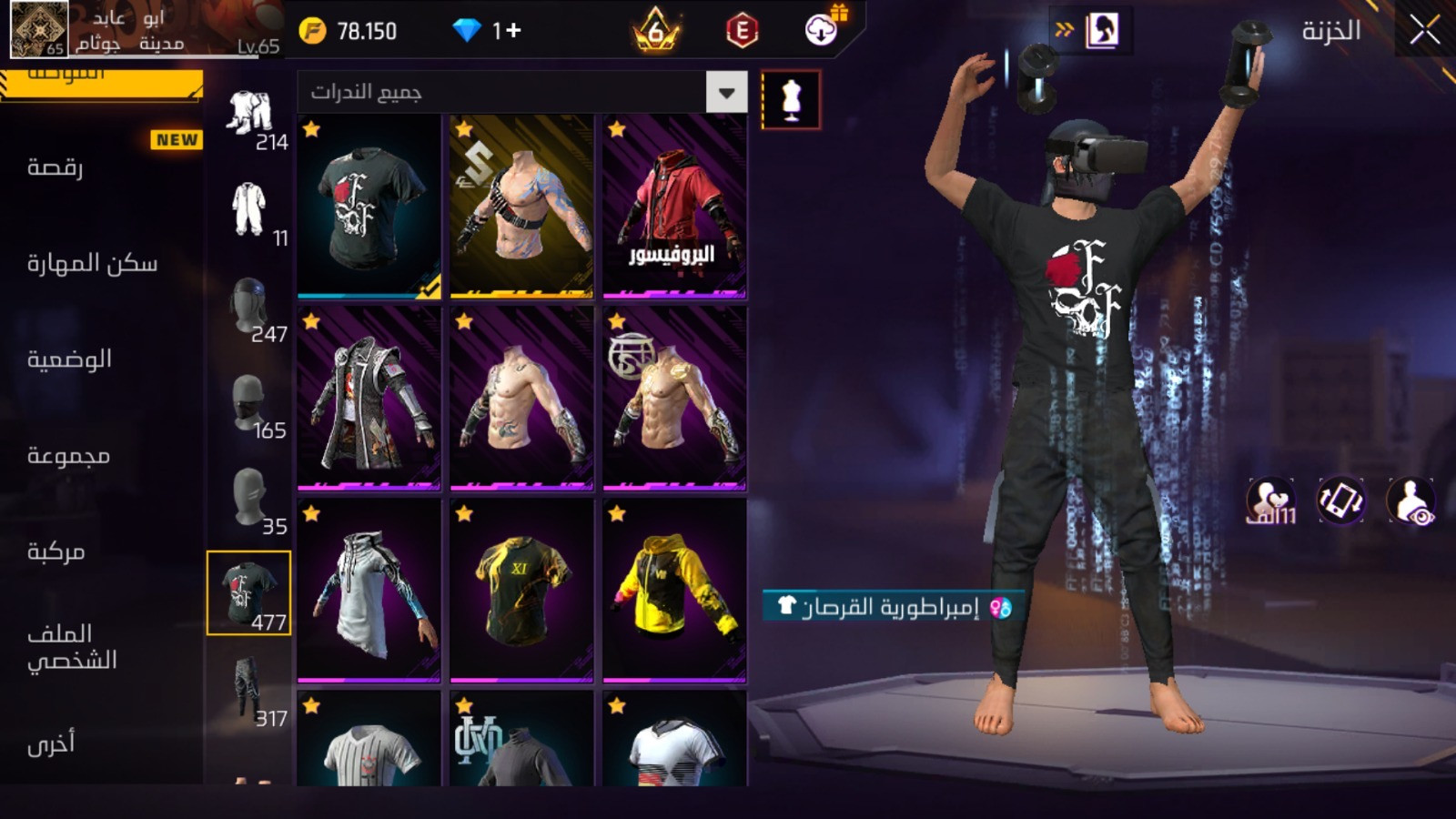Viewport: 1456px width, 819px height.
Task: Open the dance emotes menu entry
Action: (x=56, y=167)
